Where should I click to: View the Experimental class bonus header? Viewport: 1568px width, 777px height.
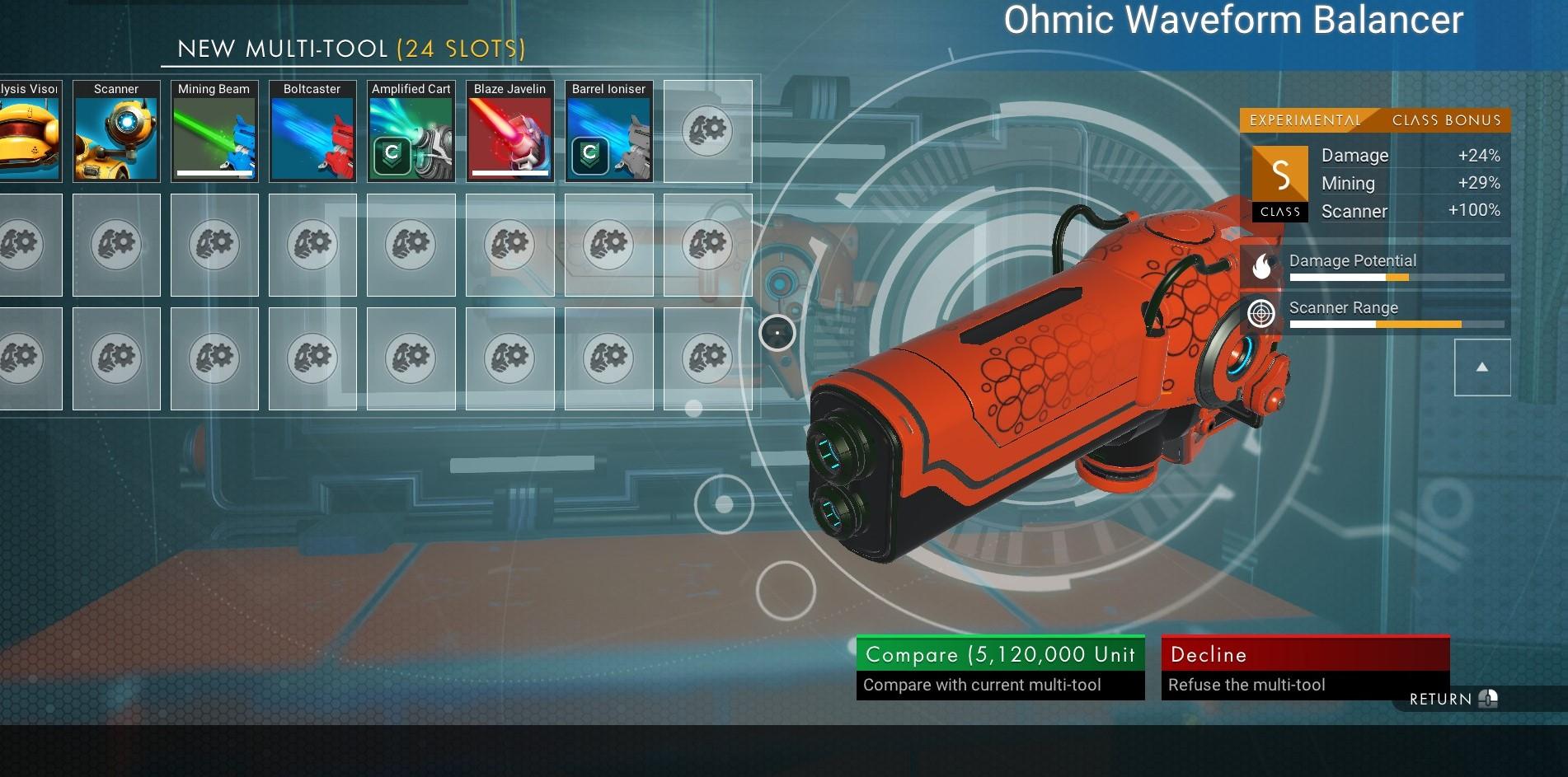[1374, 119]
